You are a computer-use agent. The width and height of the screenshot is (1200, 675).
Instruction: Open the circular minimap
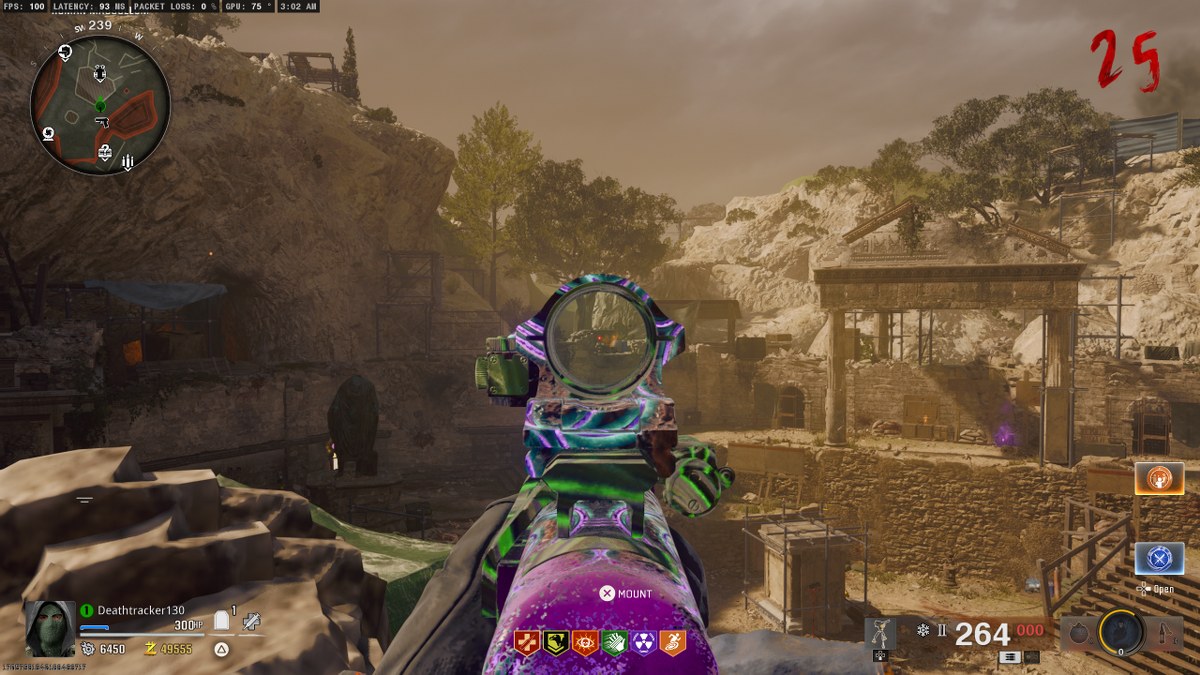click(100, 104)
